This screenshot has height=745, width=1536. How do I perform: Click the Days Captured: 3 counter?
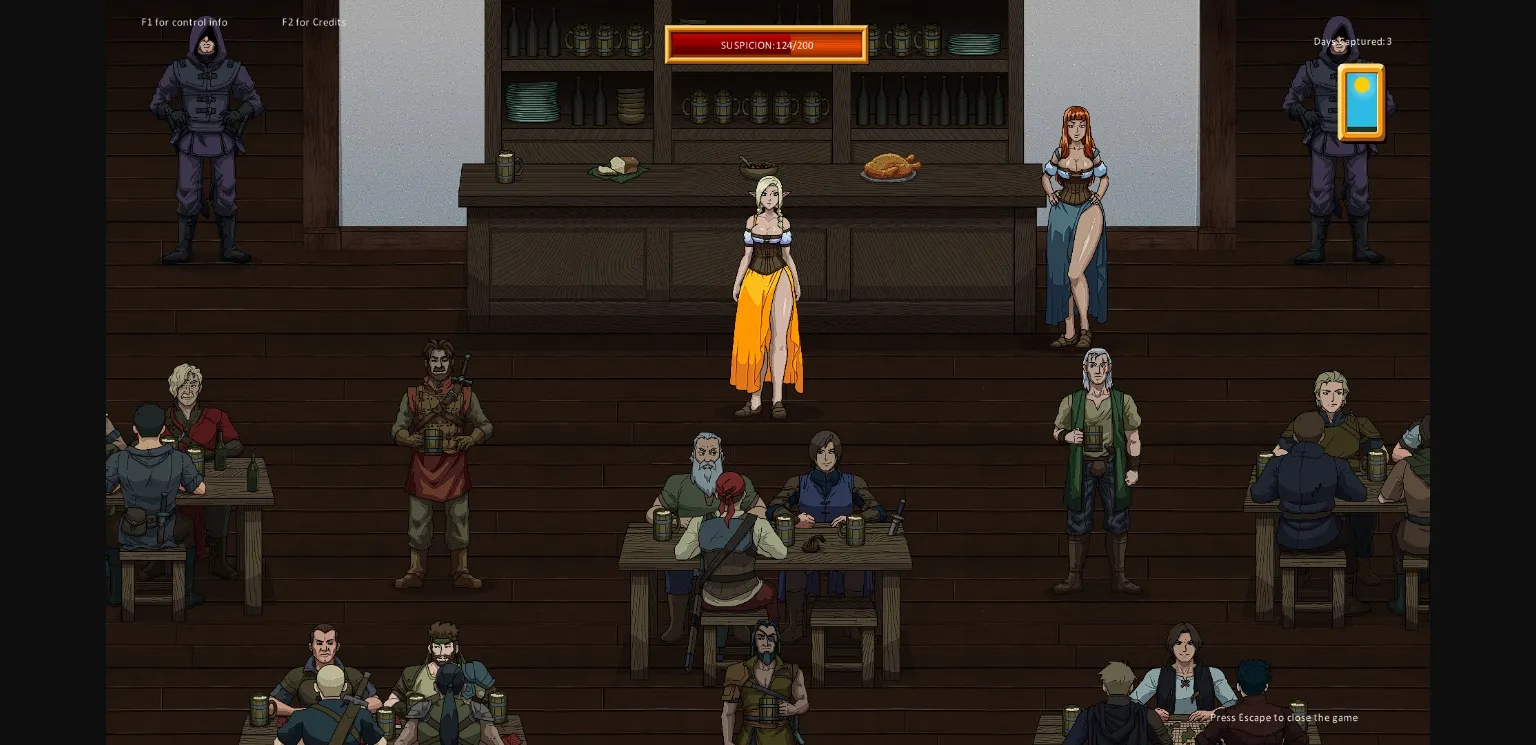(x=1352, y=41)
